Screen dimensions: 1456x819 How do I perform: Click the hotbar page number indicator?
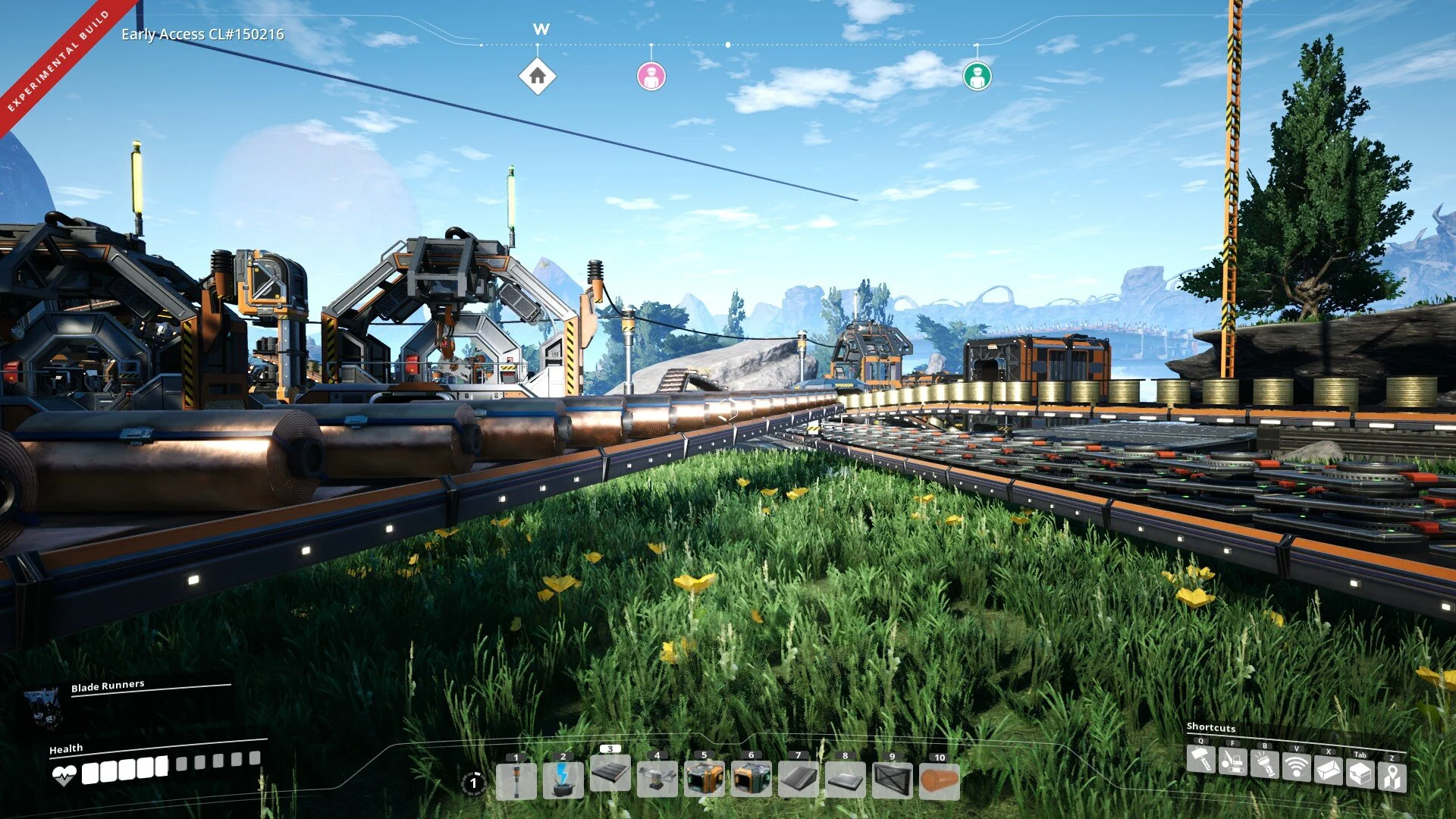(x=473, y=783)
